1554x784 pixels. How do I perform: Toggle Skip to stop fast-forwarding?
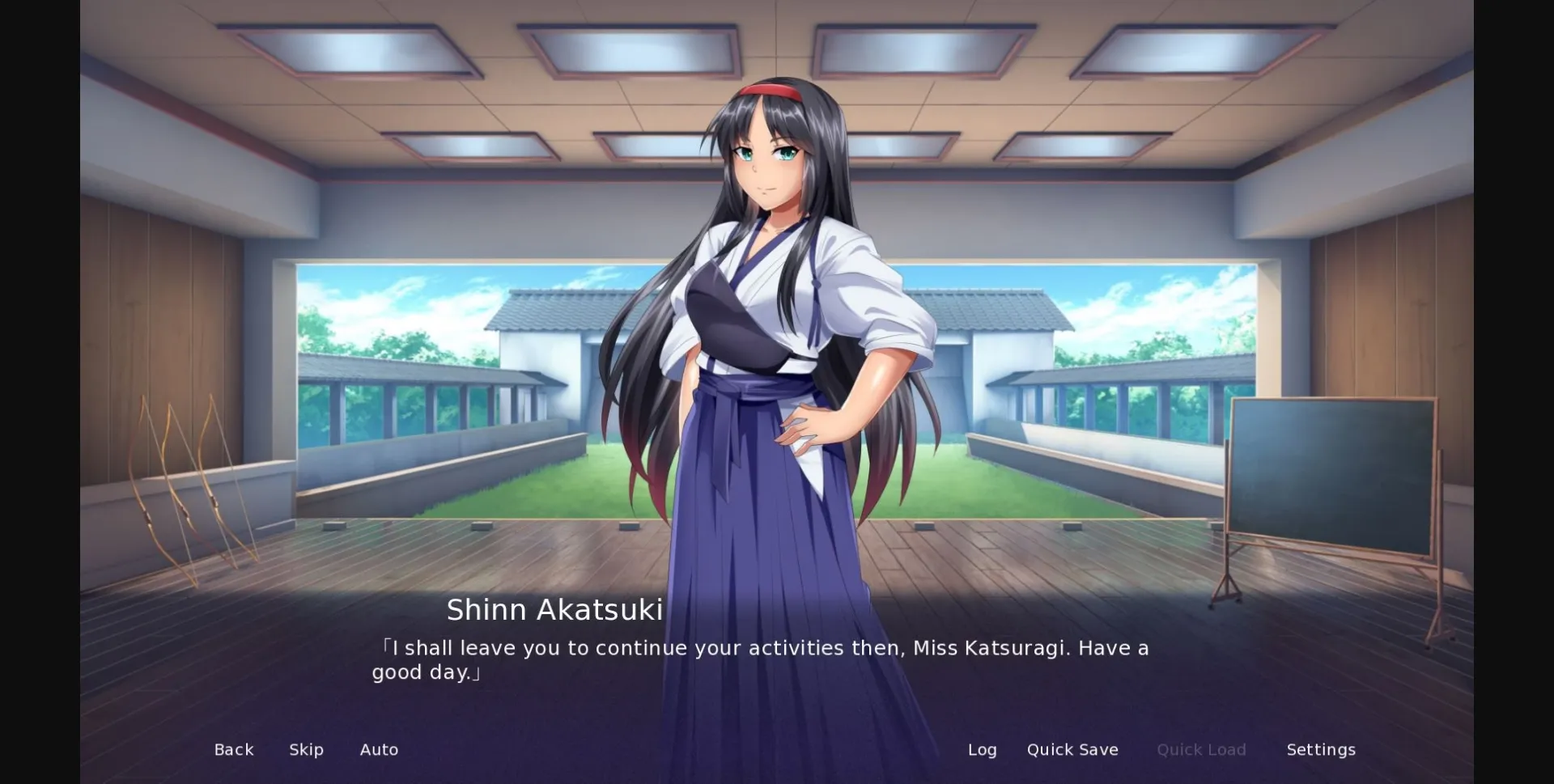(x=306, y=749)
